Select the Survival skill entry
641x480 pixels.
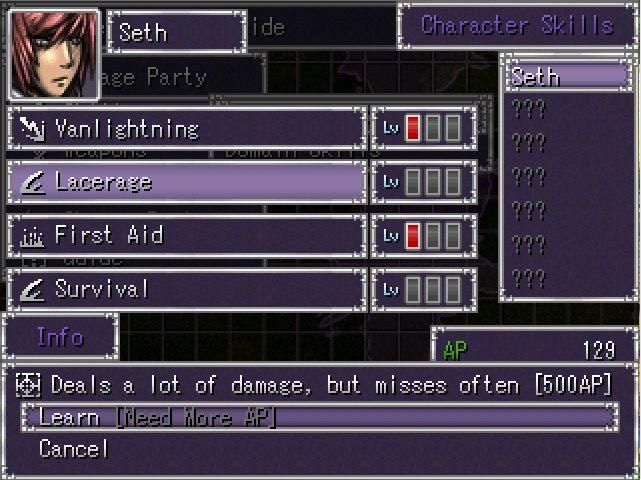pyautogui.click(x=186, y=290)
